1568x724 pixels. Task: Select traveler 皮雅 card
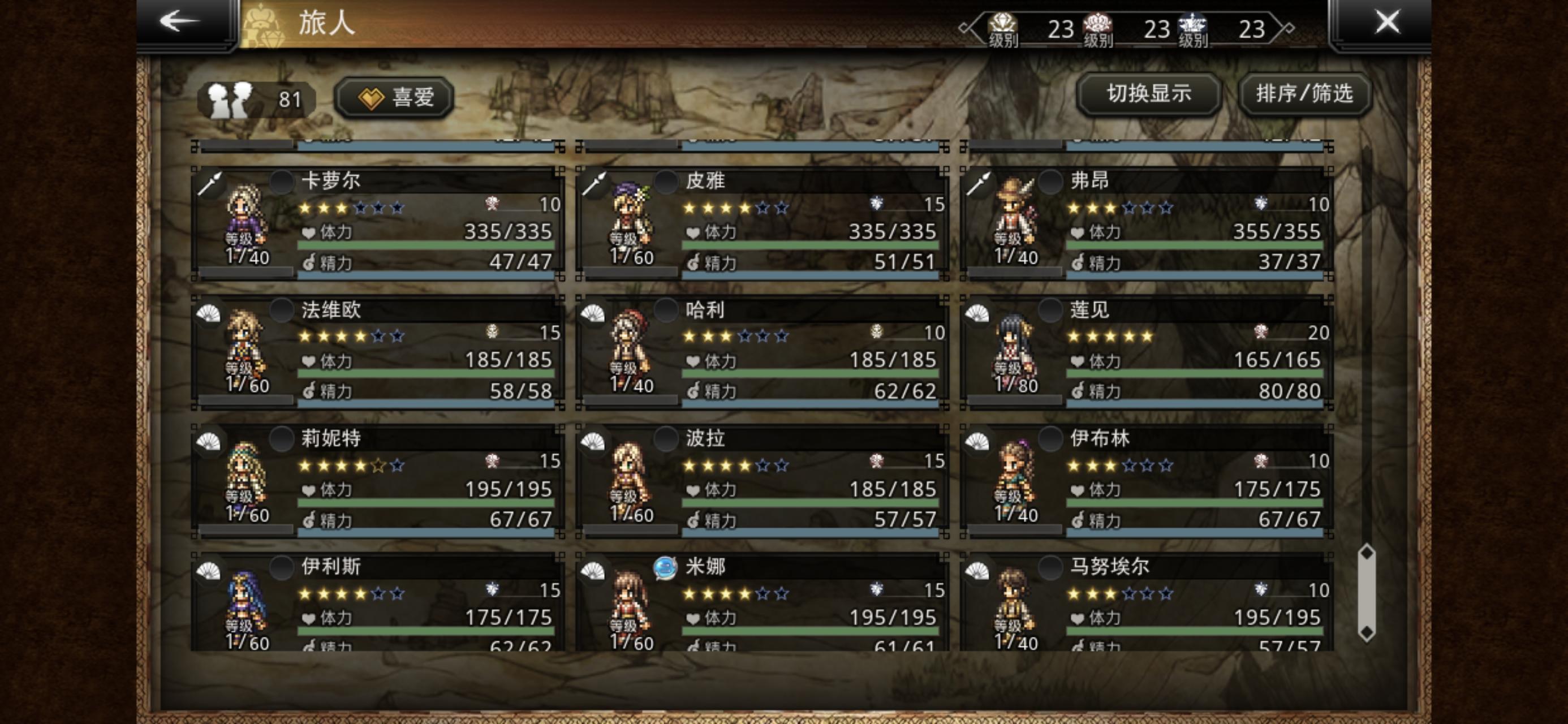pyautogui.click(x=762, y=223)
